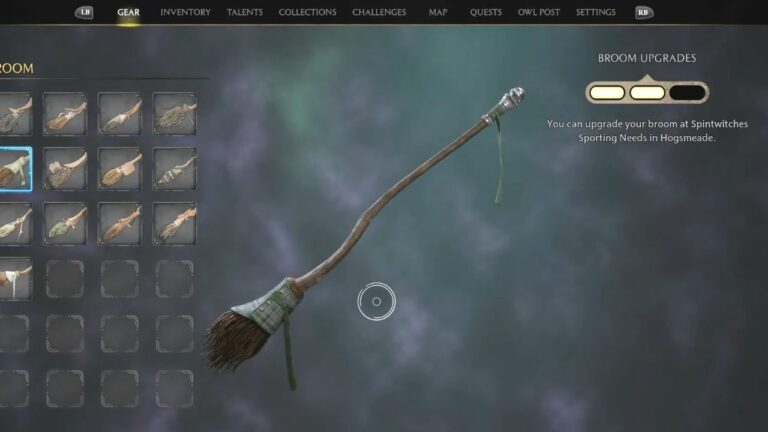Screen dimensions: 768x432
Task: Show the Challenges tab
Action: 379,12
